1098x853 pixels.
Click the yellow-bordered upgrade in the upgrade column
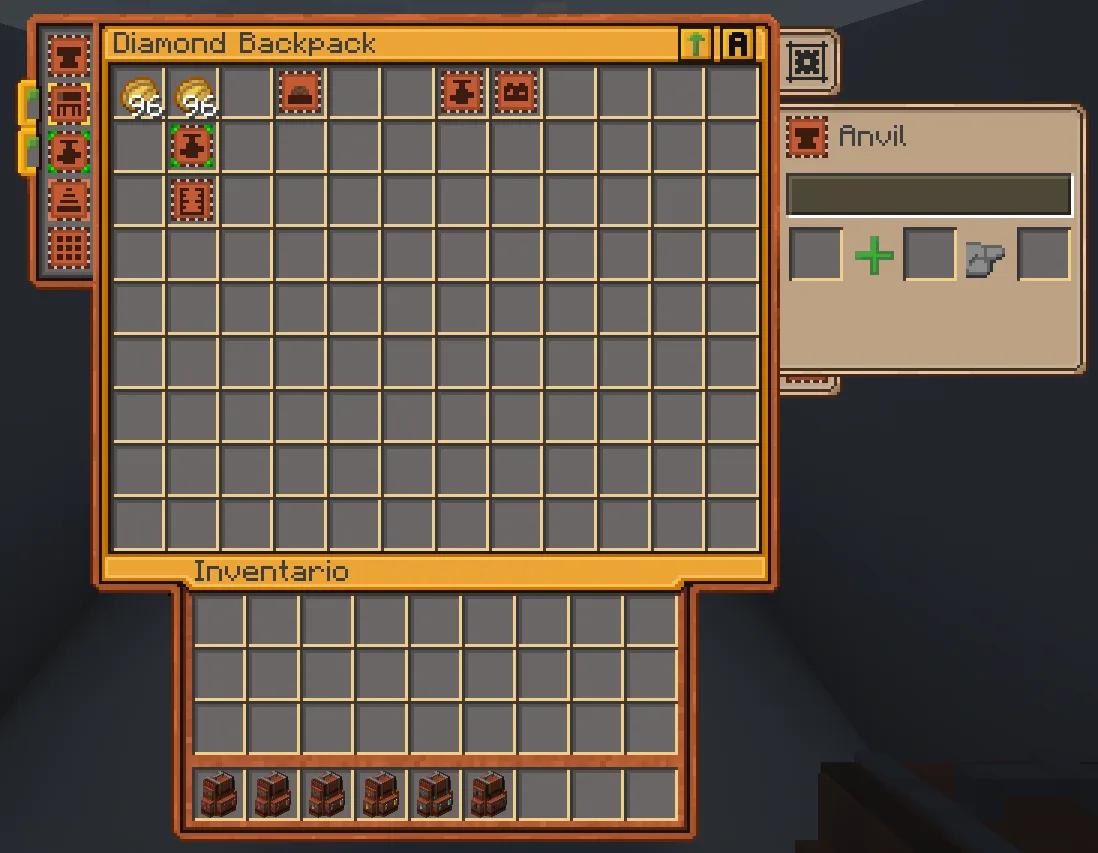[x=69, y=104]
